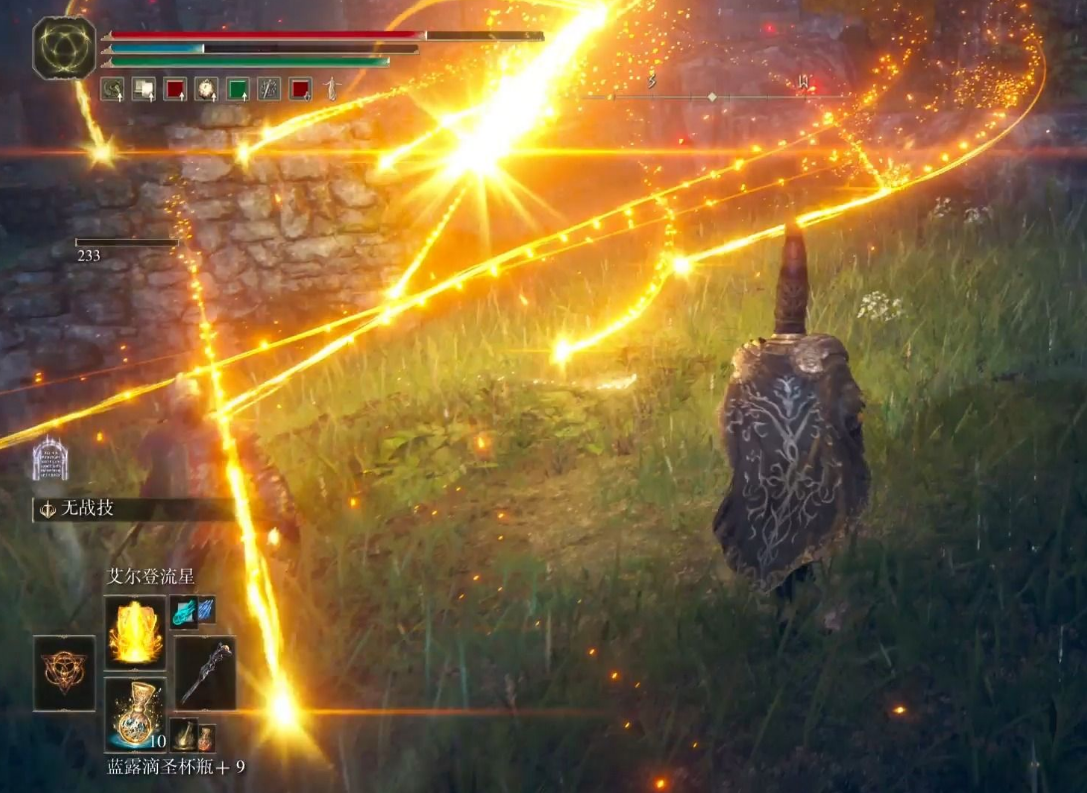Image resolution: width=1087 pixels, height=793 pixels.
Task: Pick the small red flask next-item icon
Action: pos(205,737)
